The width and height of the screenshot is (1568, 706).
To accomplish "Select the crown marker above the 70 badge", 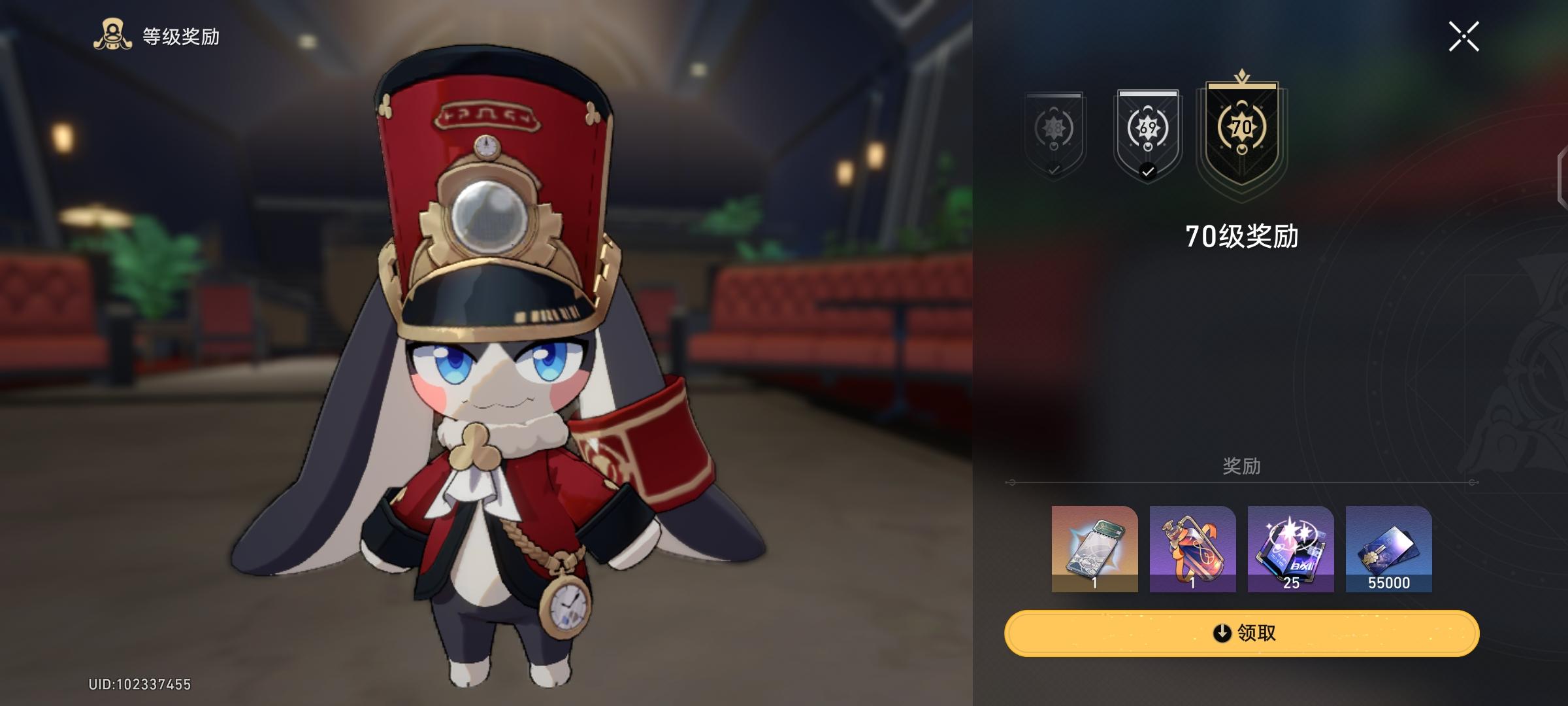I will [x=1243, y=76].
